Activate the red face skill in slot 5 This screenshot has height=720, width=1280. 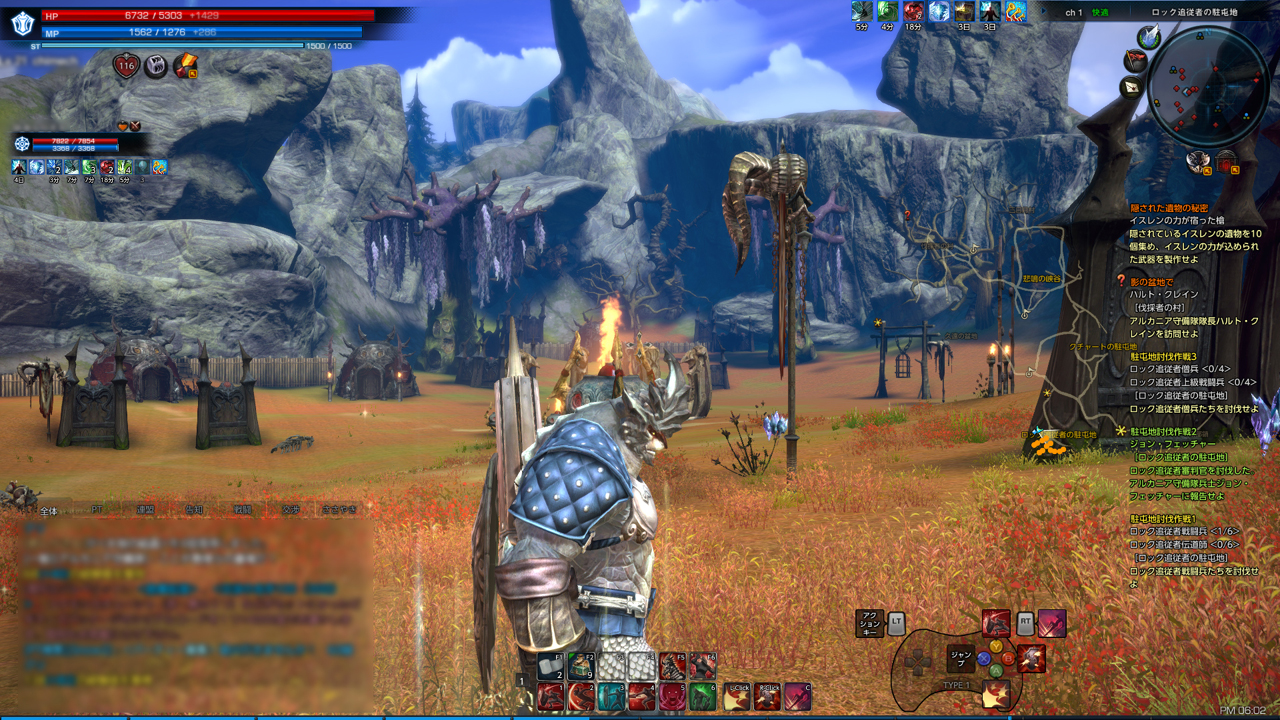pyautogui.click(x=672, y=697)
